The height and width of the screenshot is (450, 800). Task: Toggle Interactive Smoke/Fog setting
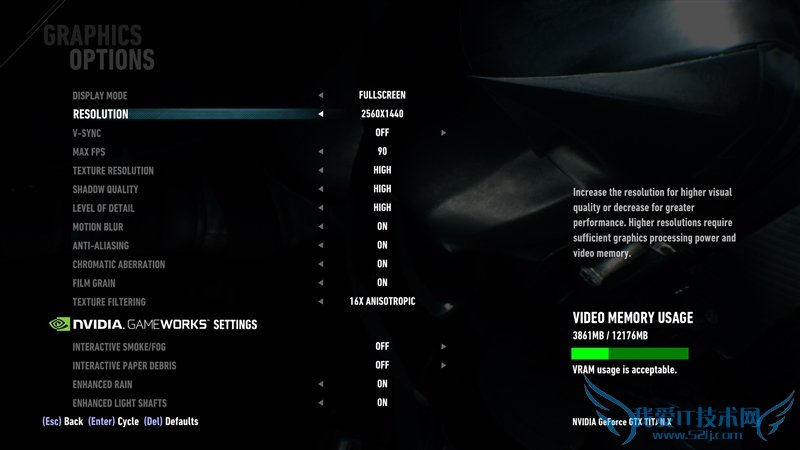pyautogui.click(x=118, y=347)
